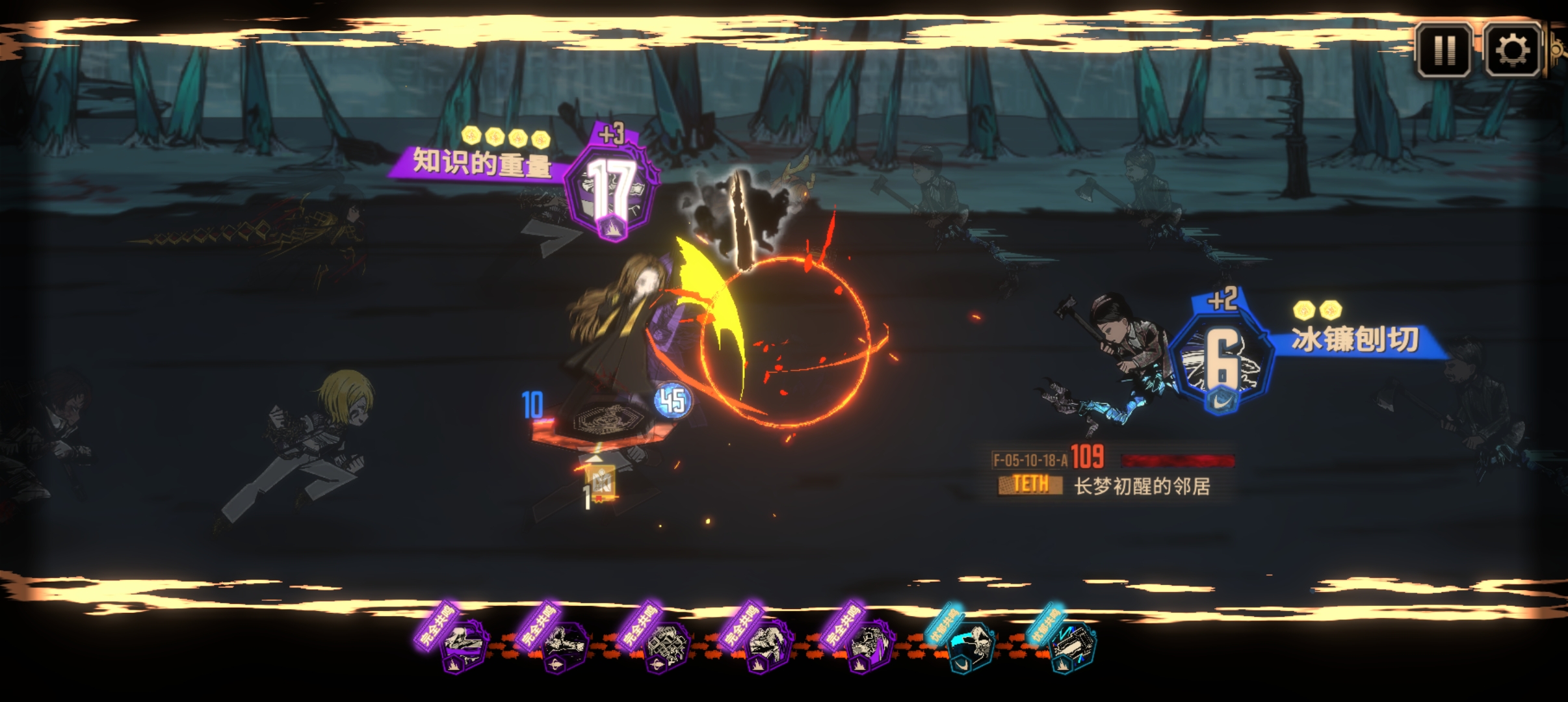
Task: Open the gear settings menu
Action: click(x=1512, y=50)
